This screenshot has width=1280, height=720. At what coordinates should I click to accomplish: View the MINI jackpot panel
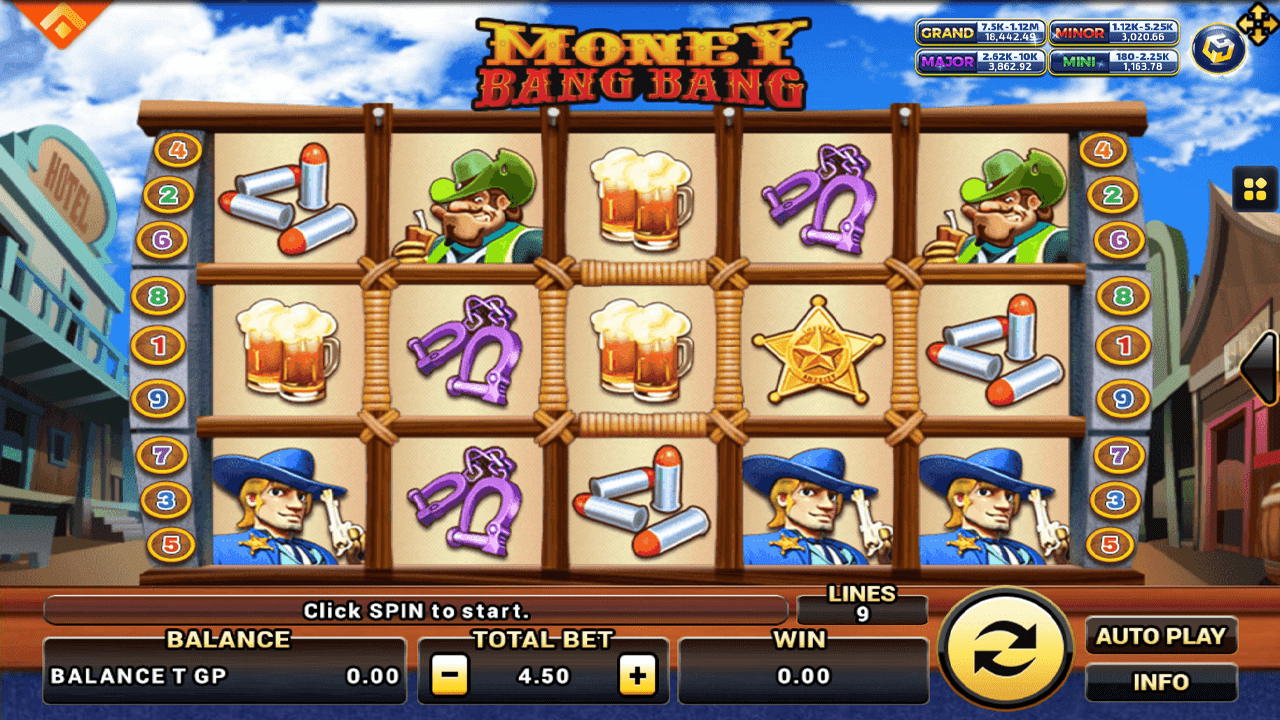coord(1113,62)
